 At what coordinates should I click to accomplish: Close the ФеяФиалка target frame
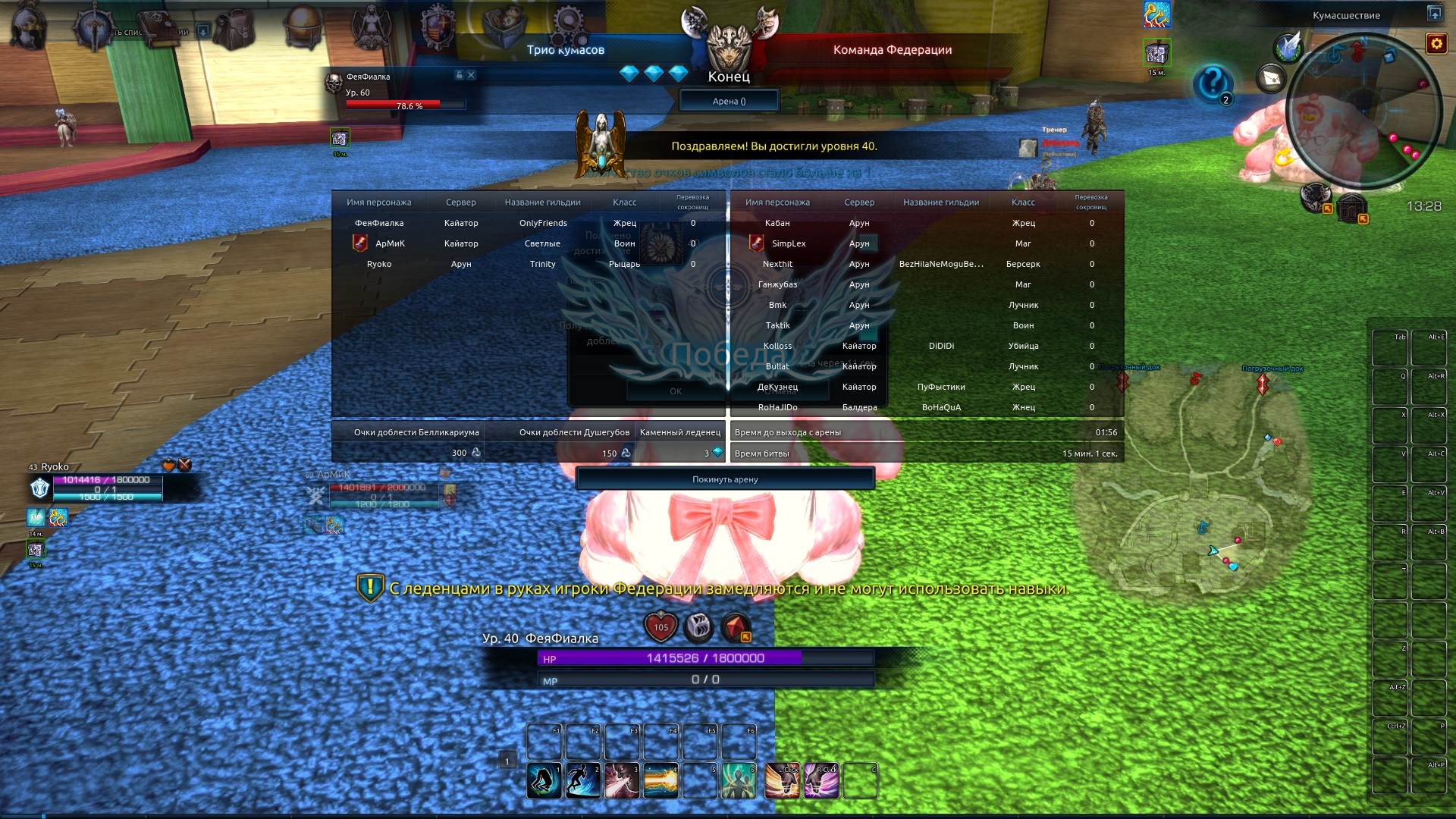[x=471, y=75]
